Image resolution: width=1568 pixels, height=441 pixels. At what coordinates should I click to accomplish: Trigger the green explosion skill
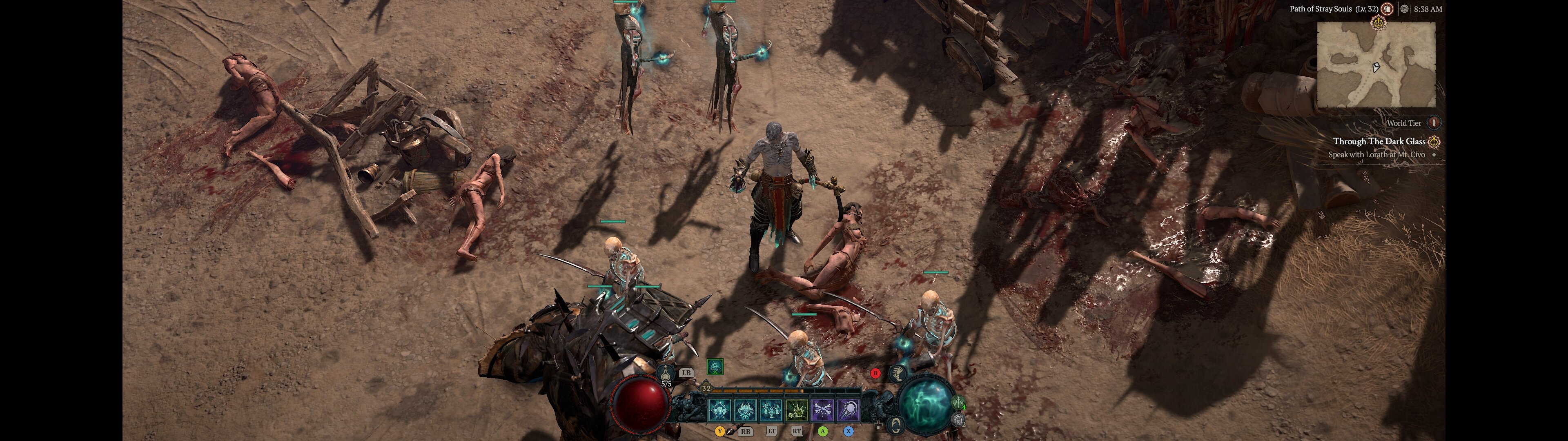click(x=797, y=410)
